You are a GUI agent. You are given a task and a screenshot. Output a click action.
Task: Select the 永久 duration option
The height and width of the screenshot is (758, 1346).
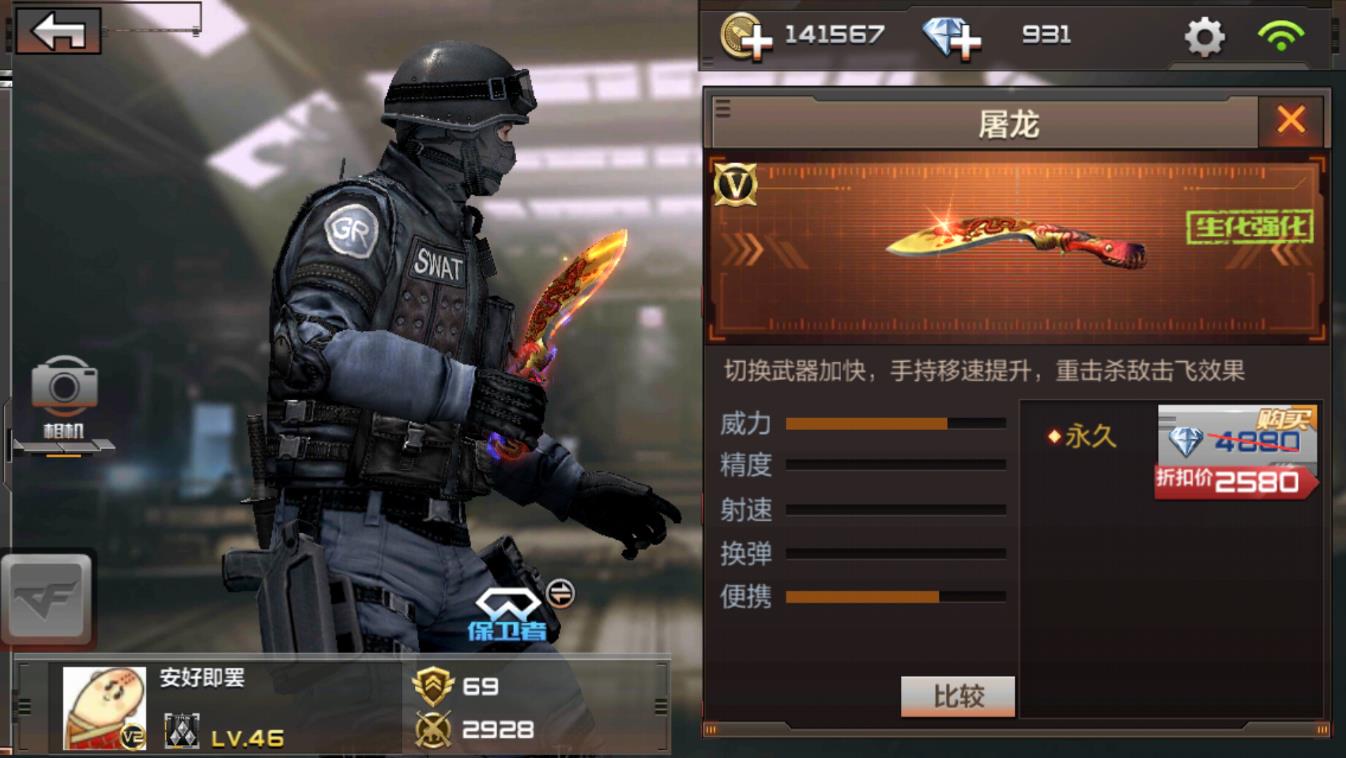coord(1082,437)
